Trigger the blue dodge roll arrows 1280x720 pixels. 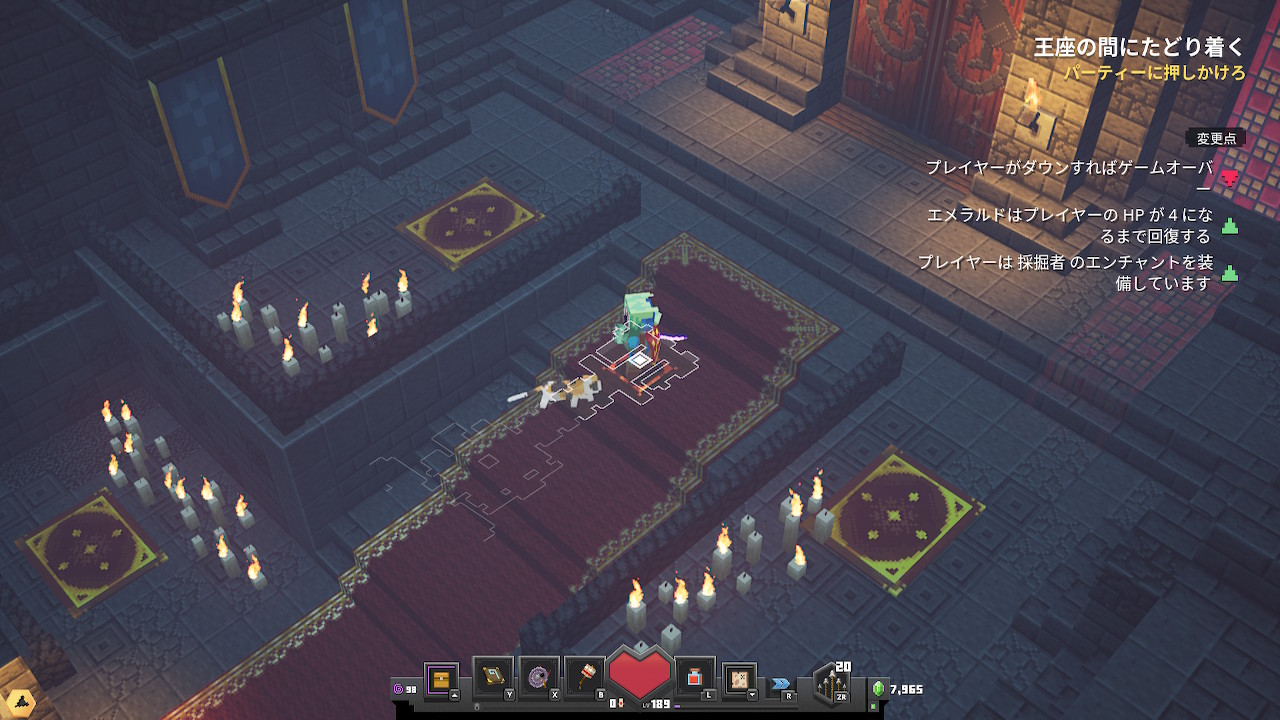(780, 684)
